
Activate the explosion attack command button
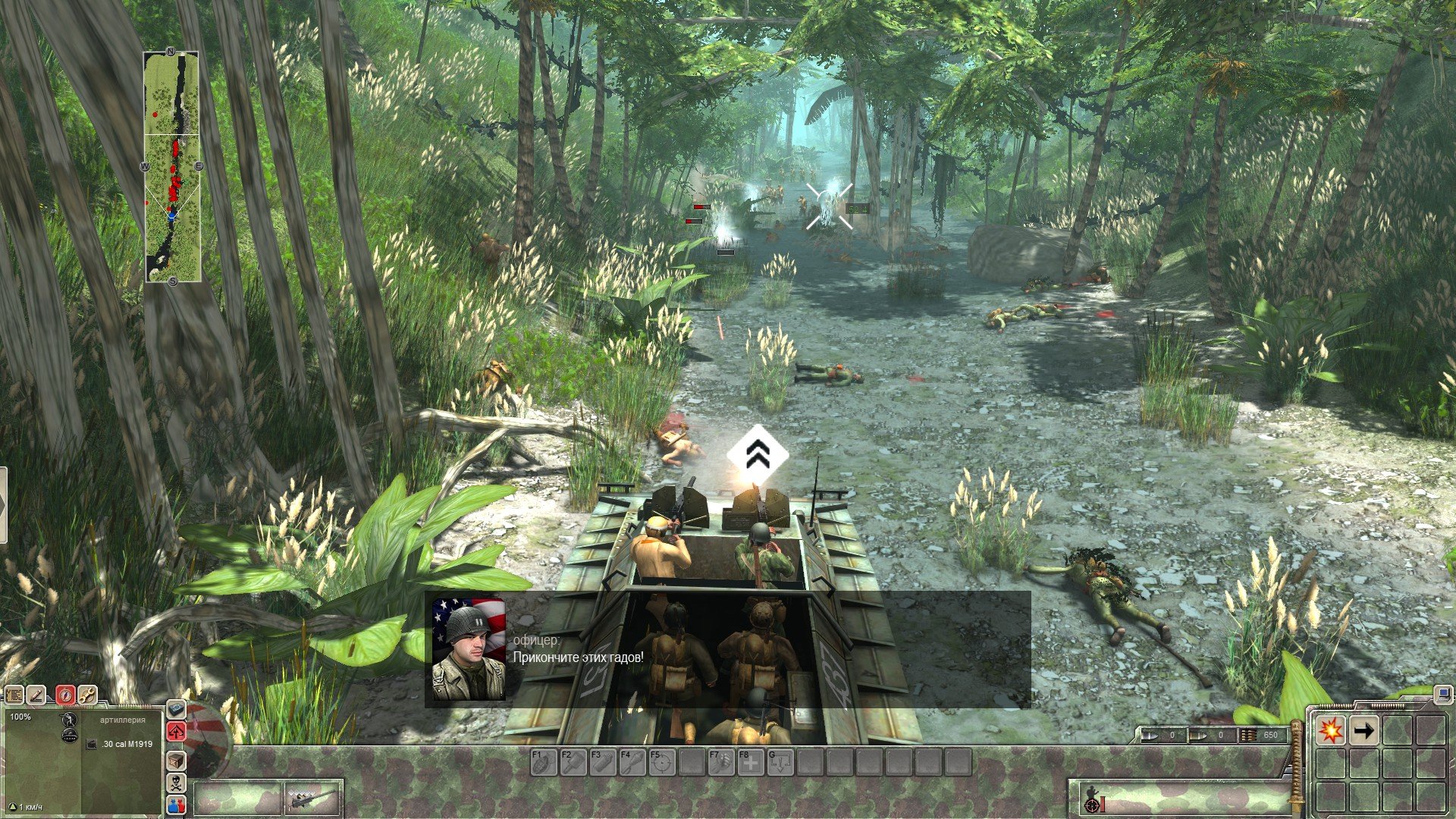click(x=1331, y=731)
